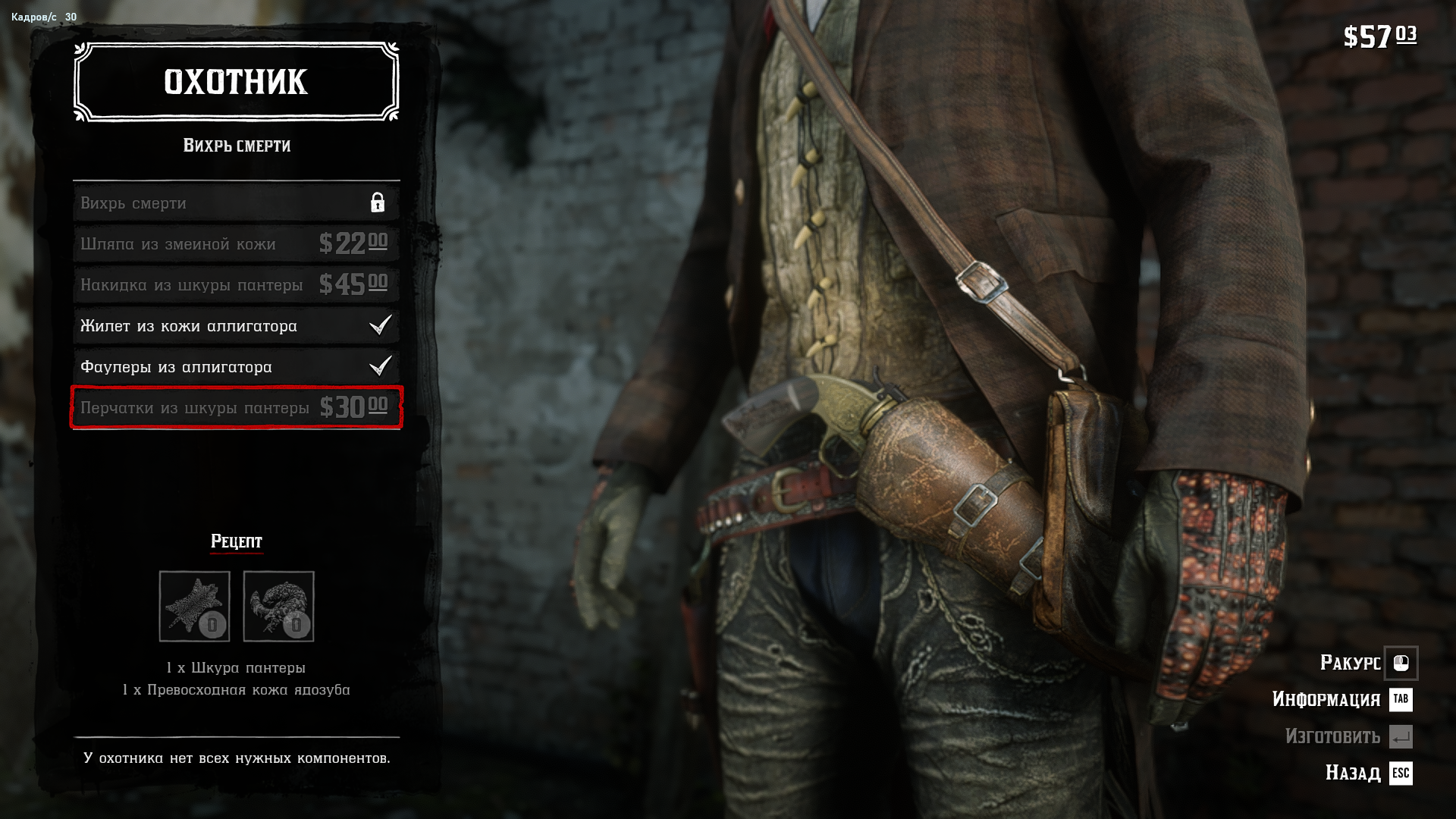Click the price $30.00 of the gloves
This screenshot has width=1456, height=819.
[x=352, y=407]
